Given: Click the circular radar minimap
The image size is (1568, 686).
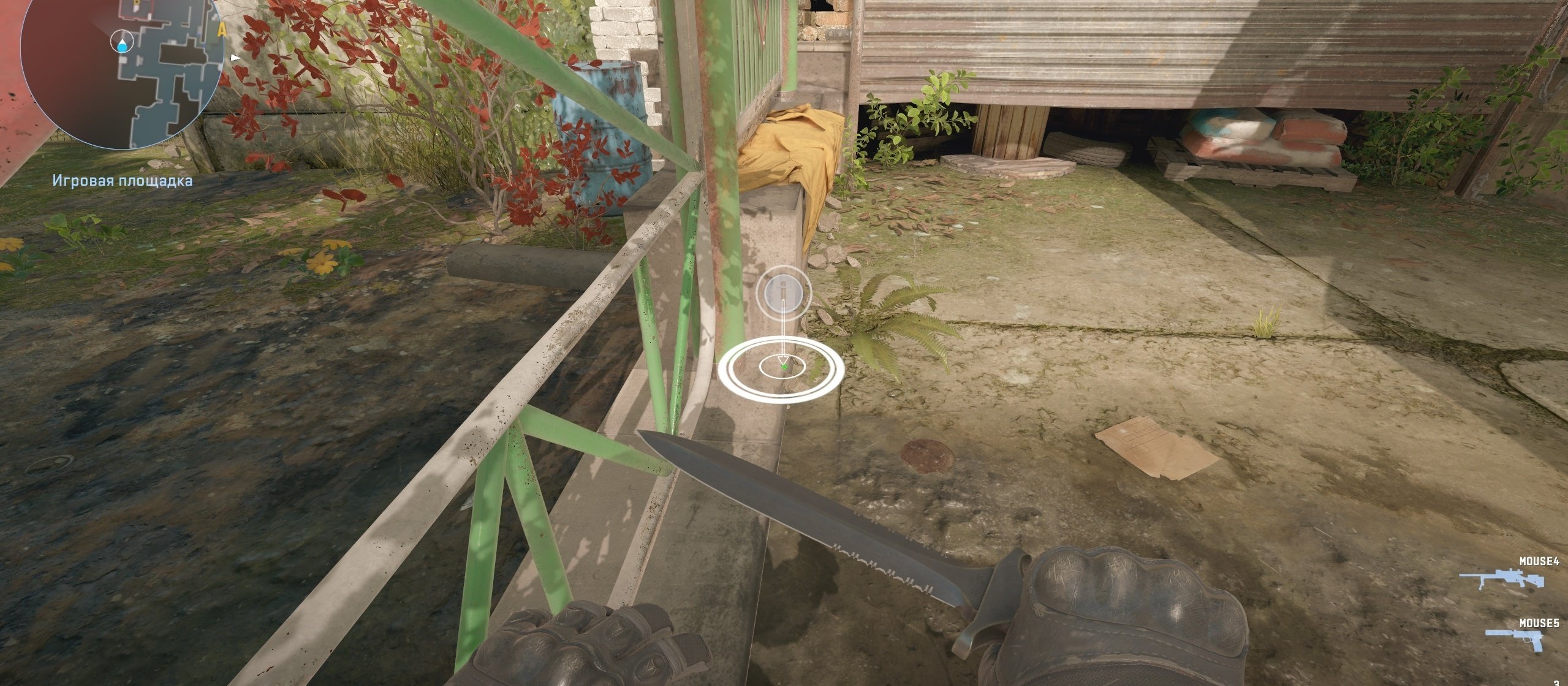Looking at the screenshot, I should (x=121, y=72).
